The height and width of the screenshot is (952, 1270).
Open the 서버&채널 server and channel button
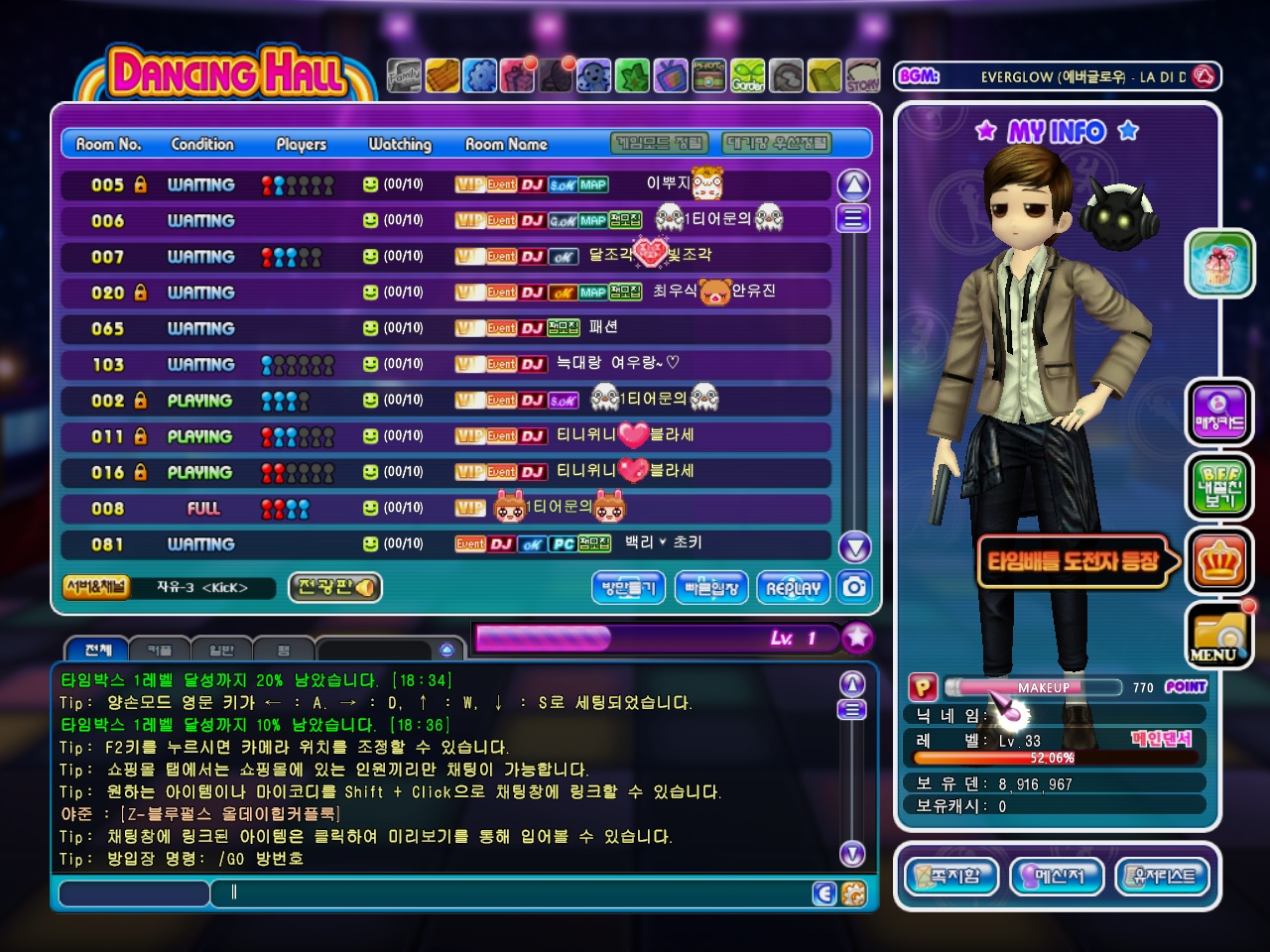(x=95, y=587)
